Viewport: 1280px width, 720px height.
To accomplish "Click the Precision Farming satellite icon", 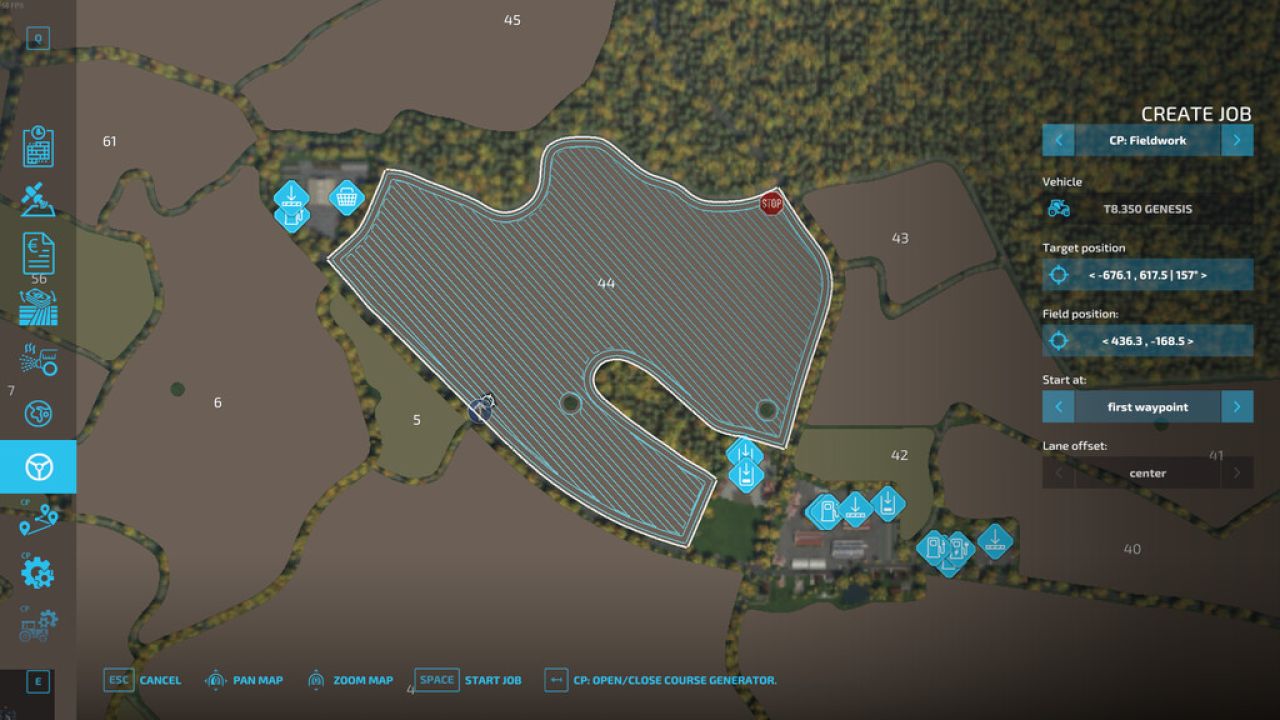I will point(39,200).
